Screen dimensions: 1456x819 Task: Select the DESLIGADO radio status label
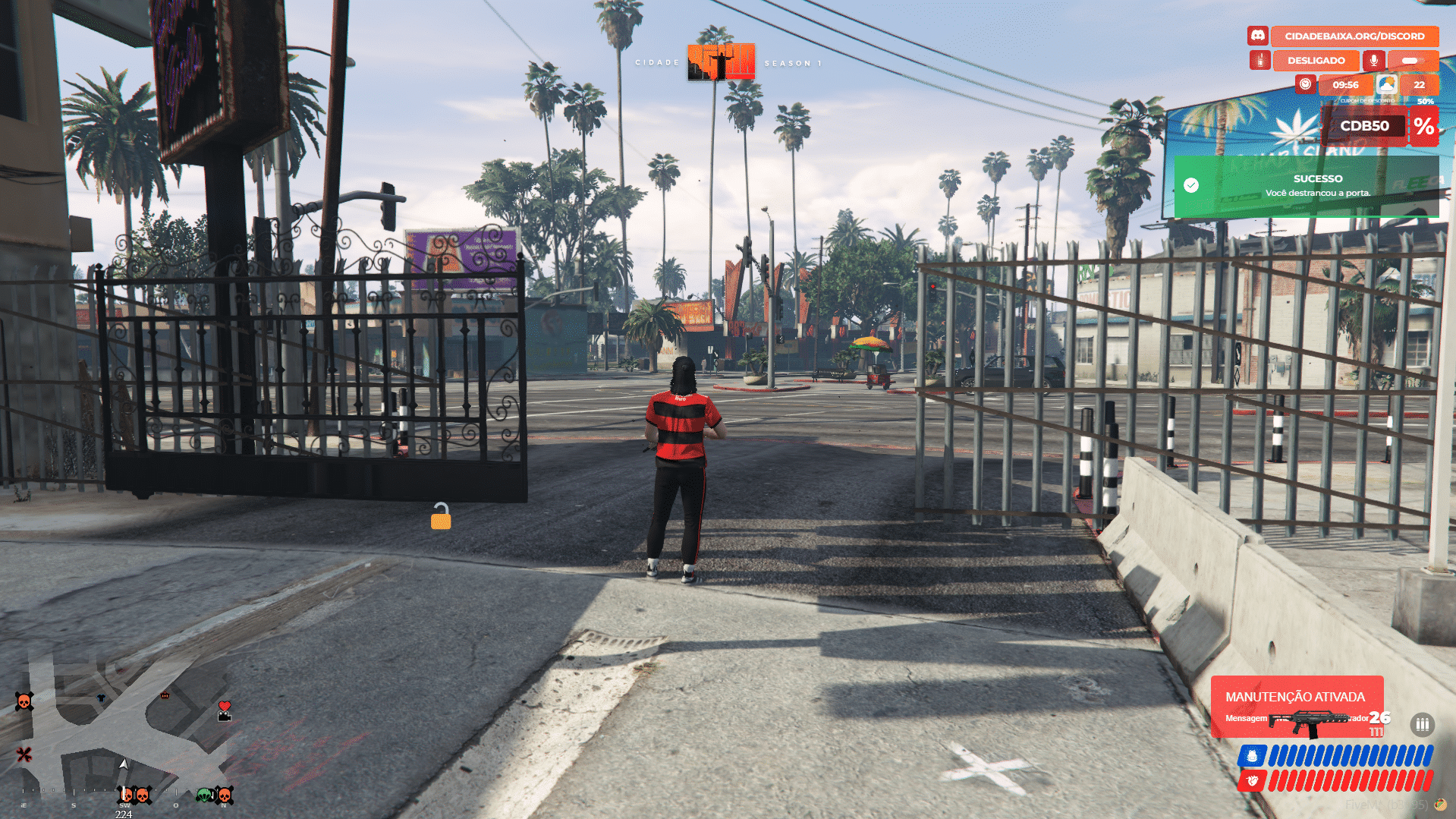click(x=1316, y=60)
